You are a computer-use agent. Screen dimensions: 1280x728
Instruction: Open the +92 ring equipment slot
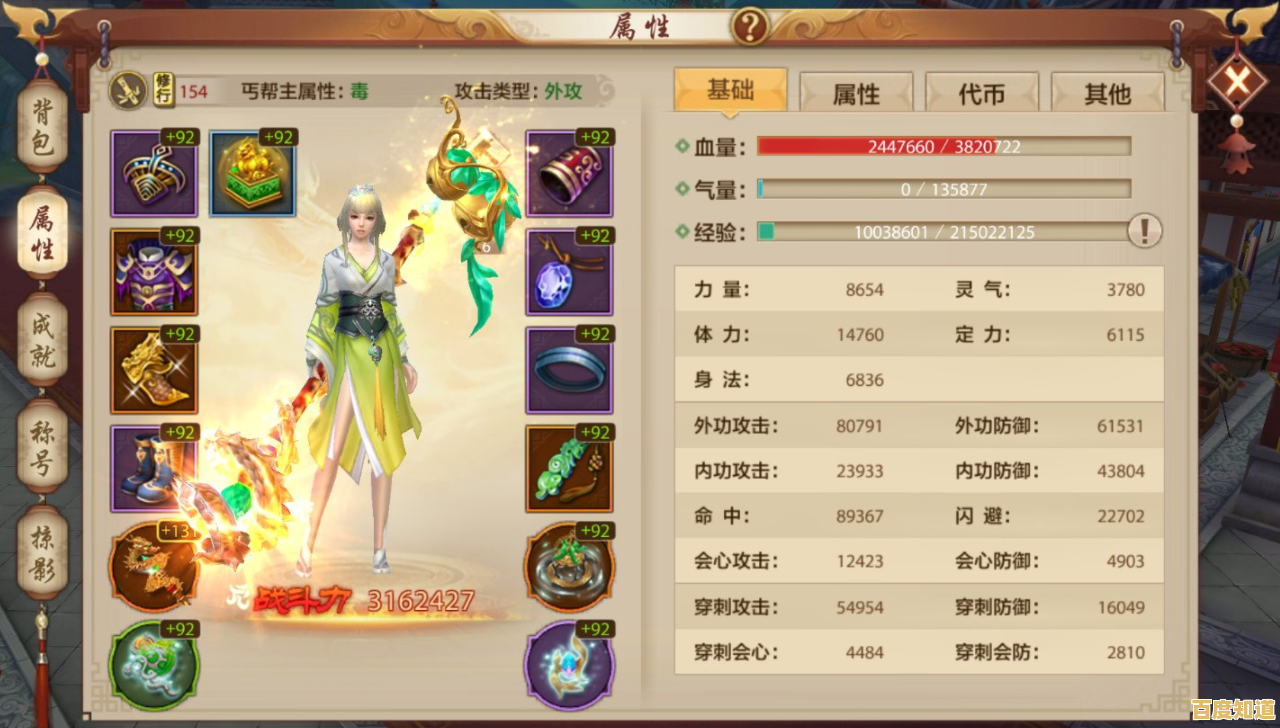[569, 371]
